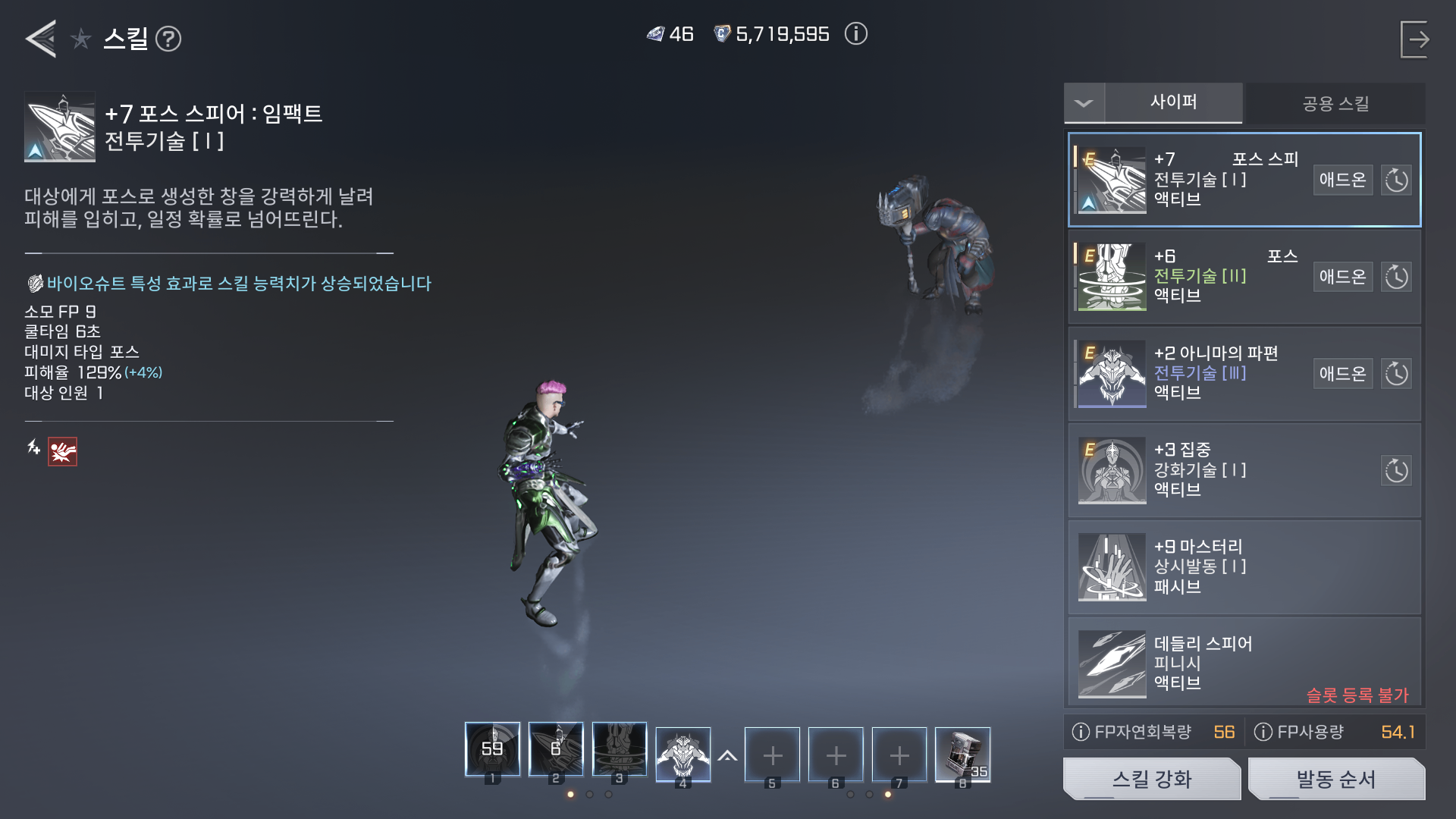Select the 데들리 스피어 finish skill icon
Screen dimensions: 1456x819
tap(1111, 664)
